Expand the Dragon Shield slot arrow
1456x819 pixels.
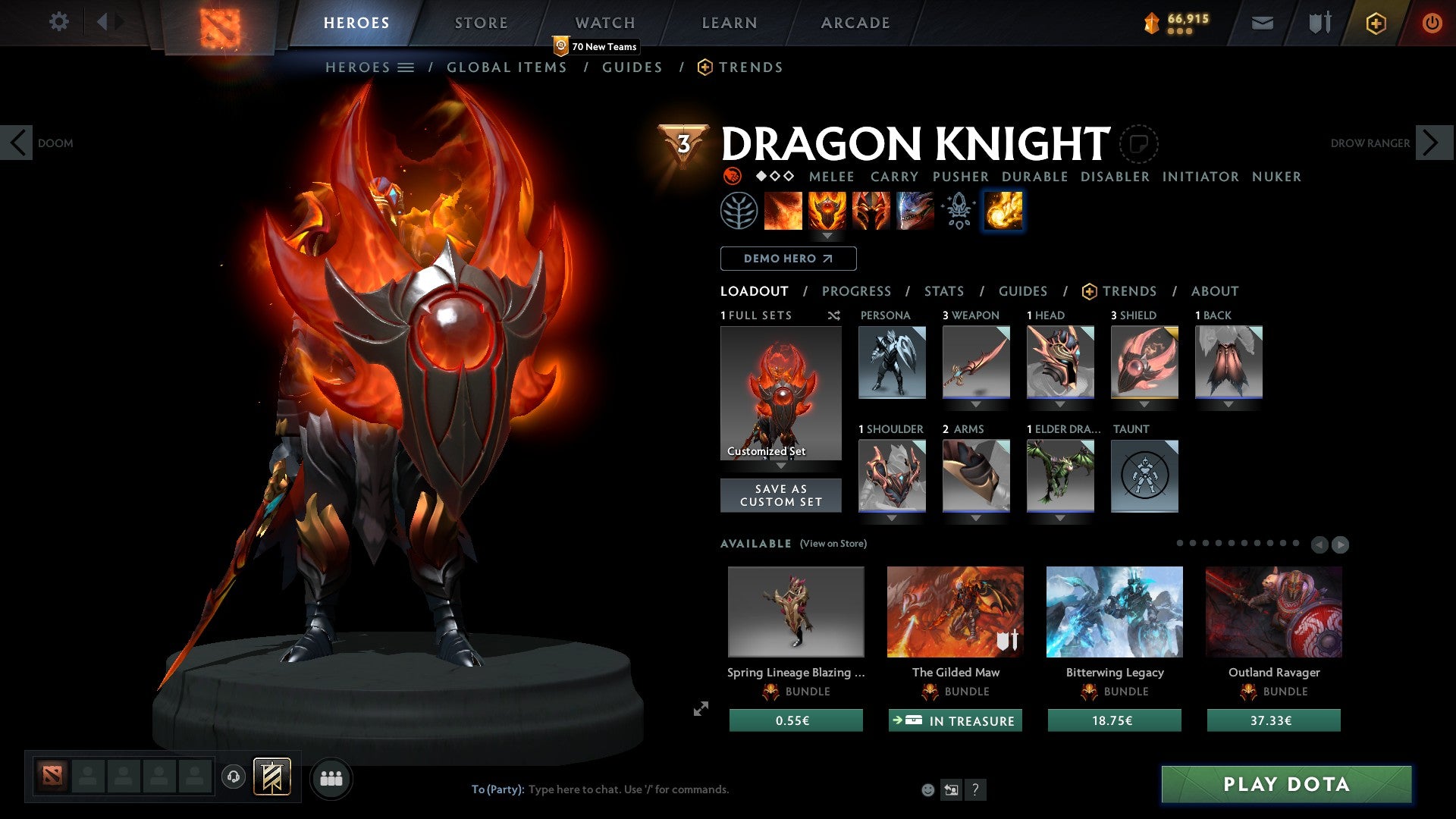(1144, 403)
